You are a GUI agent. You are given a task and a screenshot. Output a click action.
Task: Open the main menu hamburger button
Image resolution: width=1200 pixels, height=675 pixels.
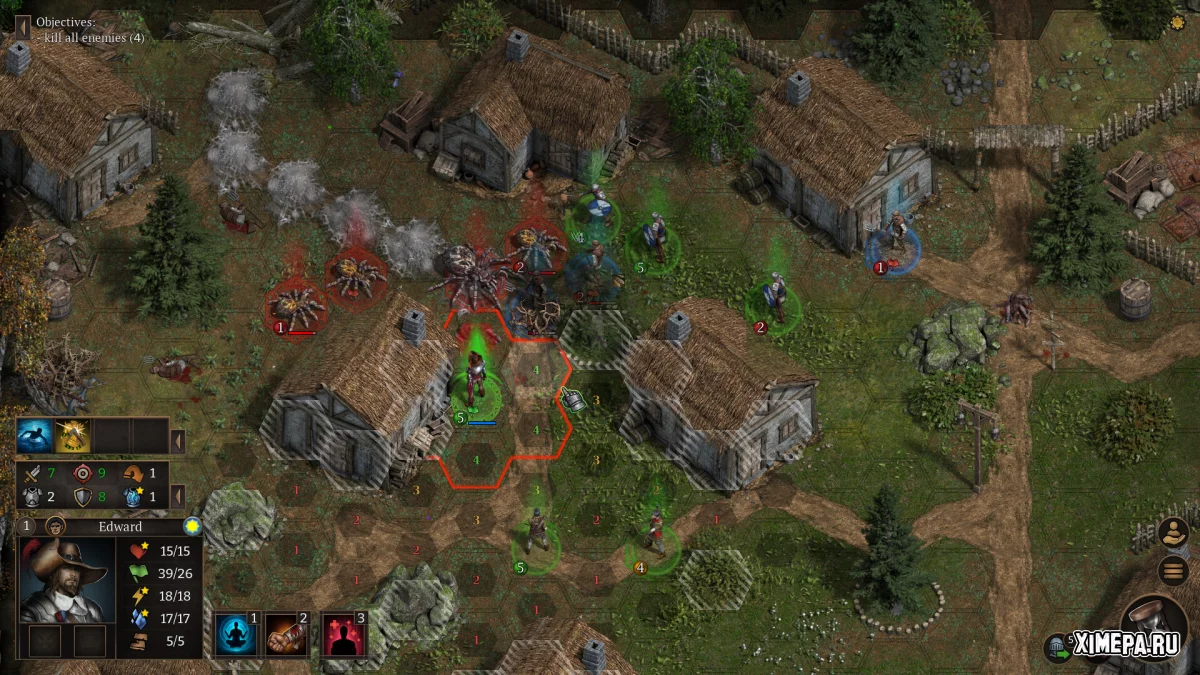tap(1173, 571)
